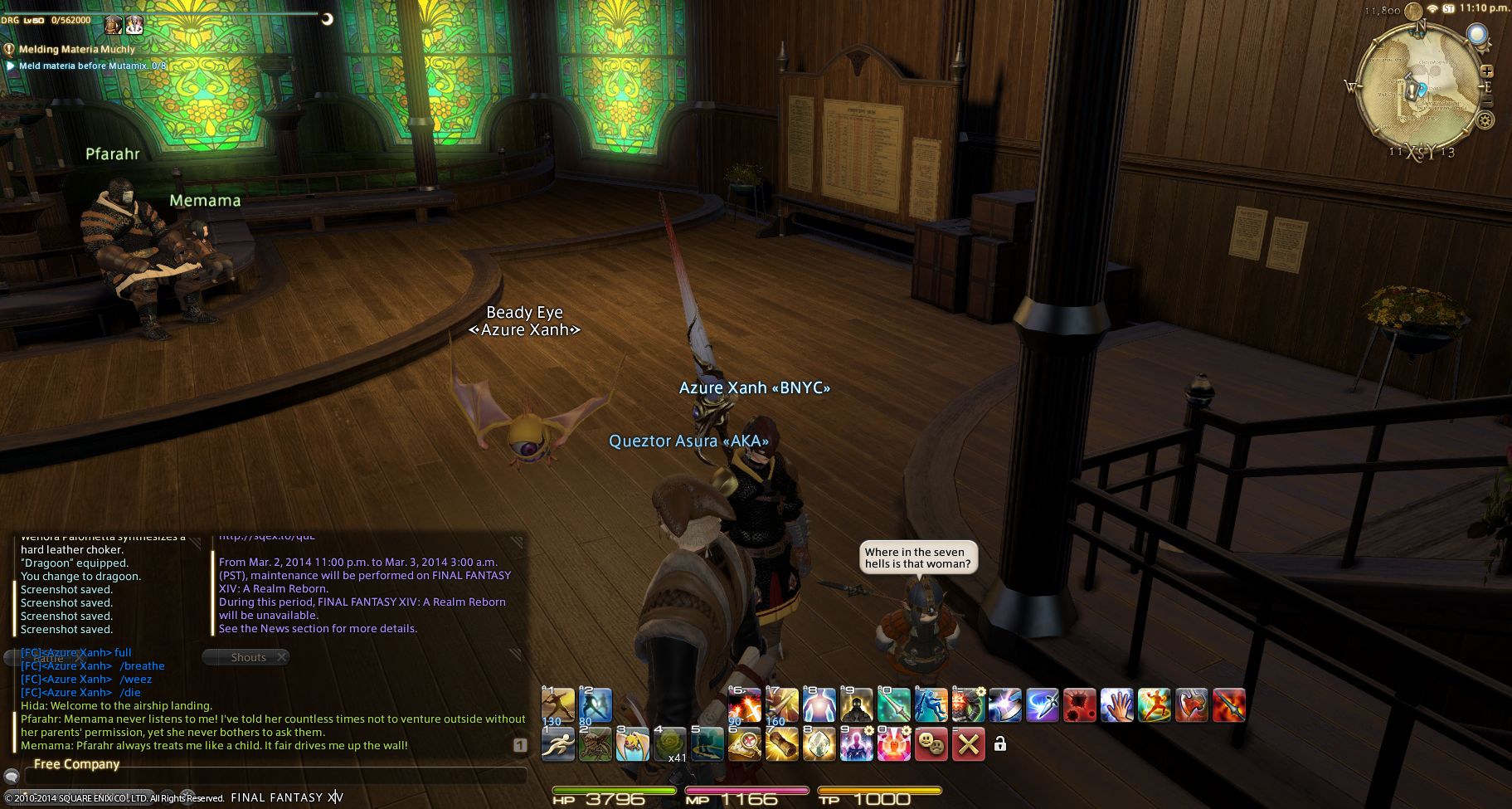Click the blue magnifying orb beside minimap
The height and width of the screenshot is (809, 1512).
(x=1477, y=35)
